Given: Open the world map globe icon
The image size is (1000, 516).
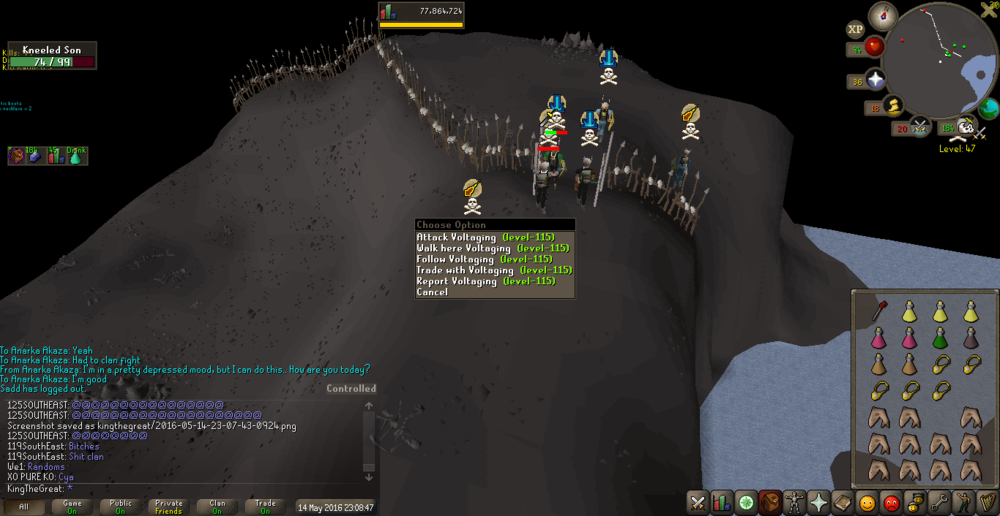Looking at the screenshot, I should pos(989,108).
